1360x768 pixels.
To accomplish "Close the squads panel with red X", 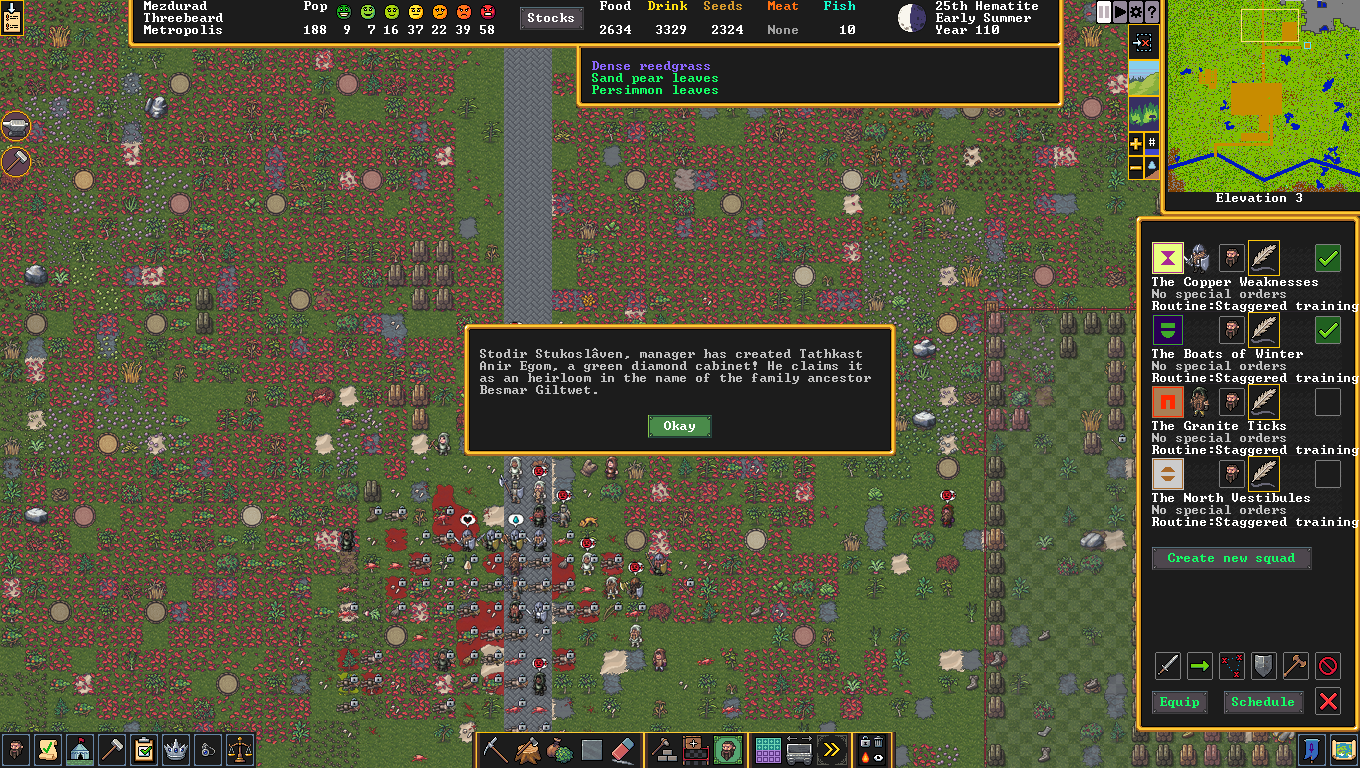I will (1328, 702).
